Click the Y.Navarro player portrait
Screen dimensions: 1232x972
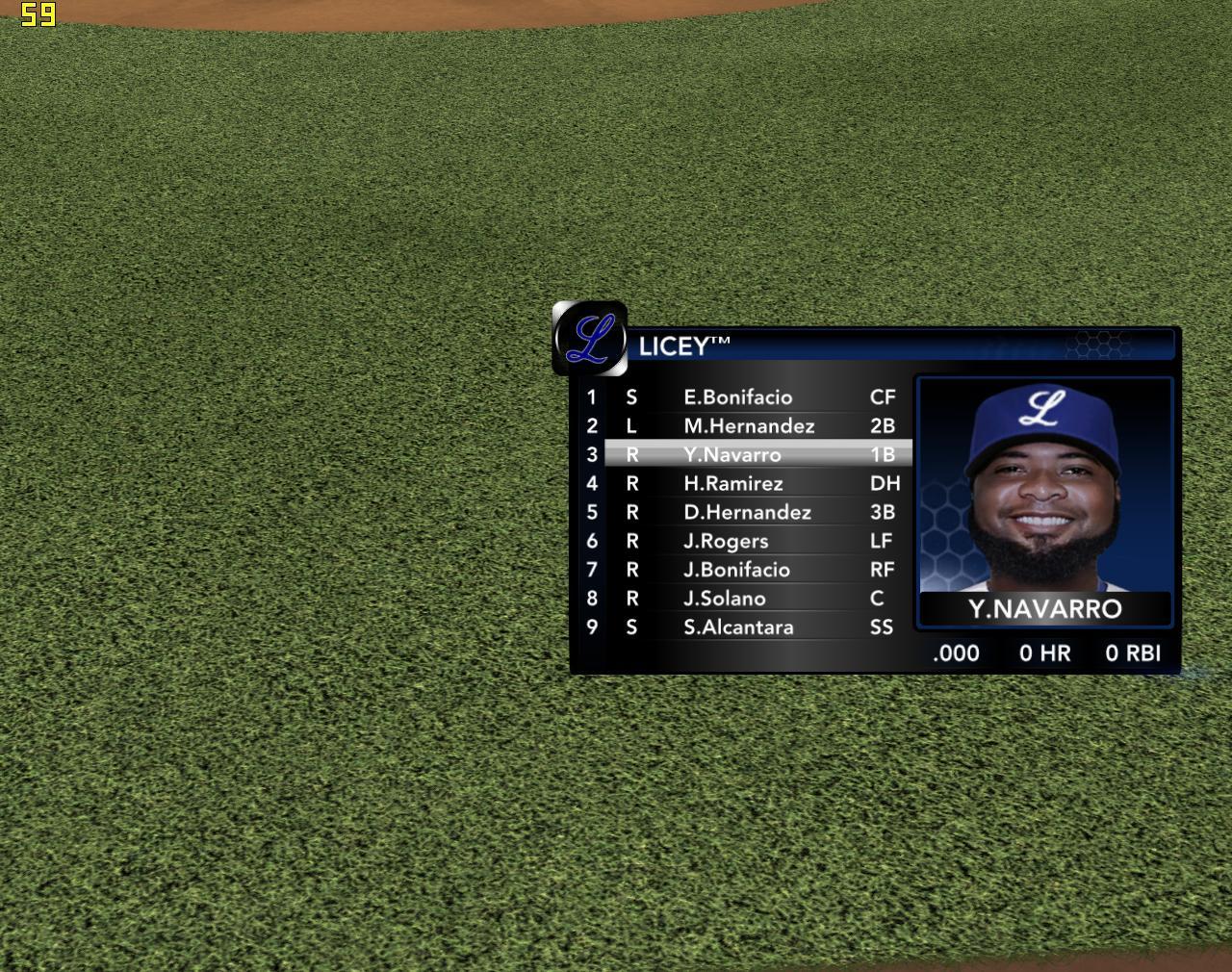(1044, 486)
